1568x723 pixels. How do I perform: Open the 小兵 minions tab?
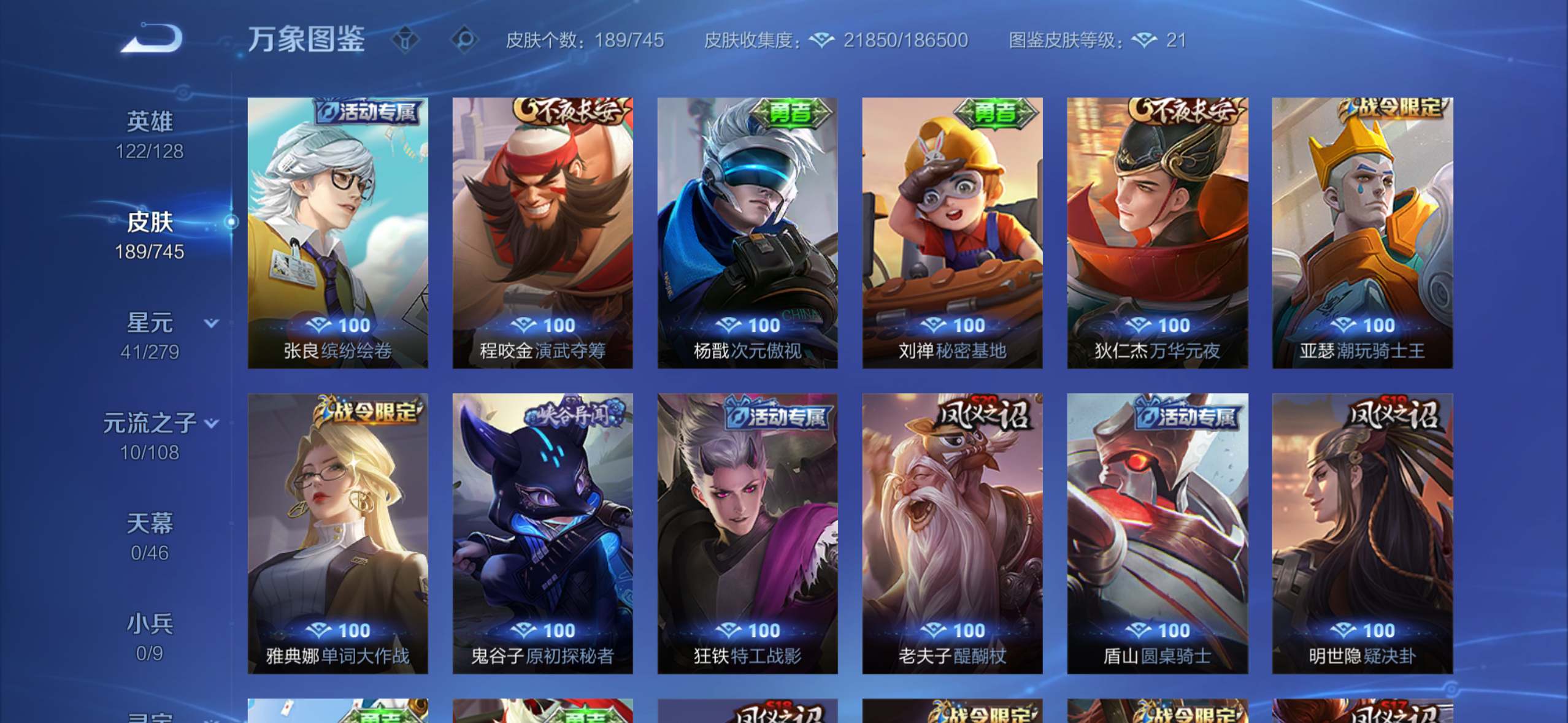click(x=150, y=637)
